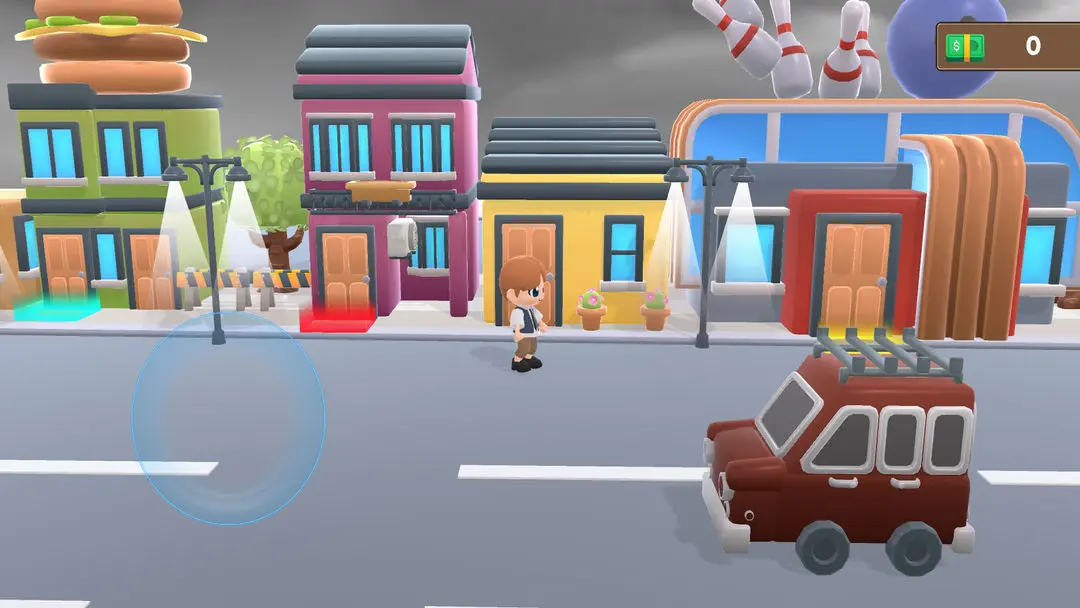This screenshot has width=1080, height=608.
Task: Tap the translucent blue virtual joystick
Action: [228, 418]
